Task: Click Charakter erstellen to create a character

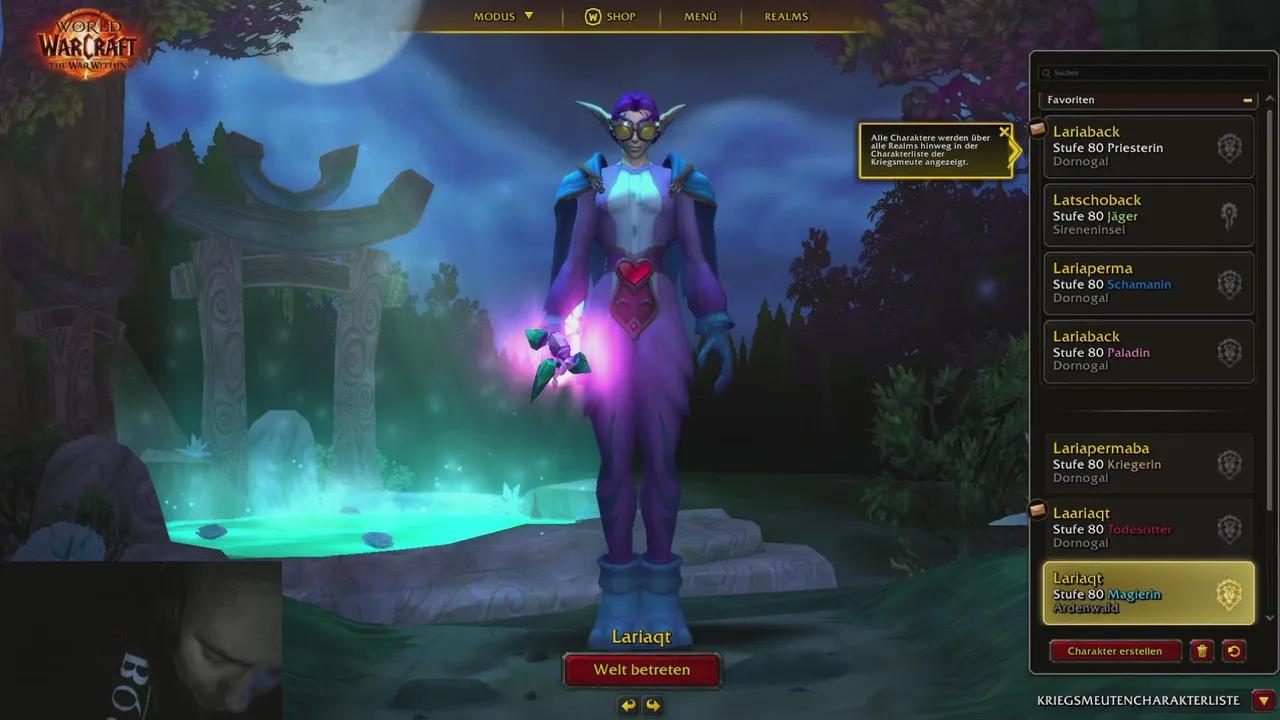Action: coord(1114,651)
